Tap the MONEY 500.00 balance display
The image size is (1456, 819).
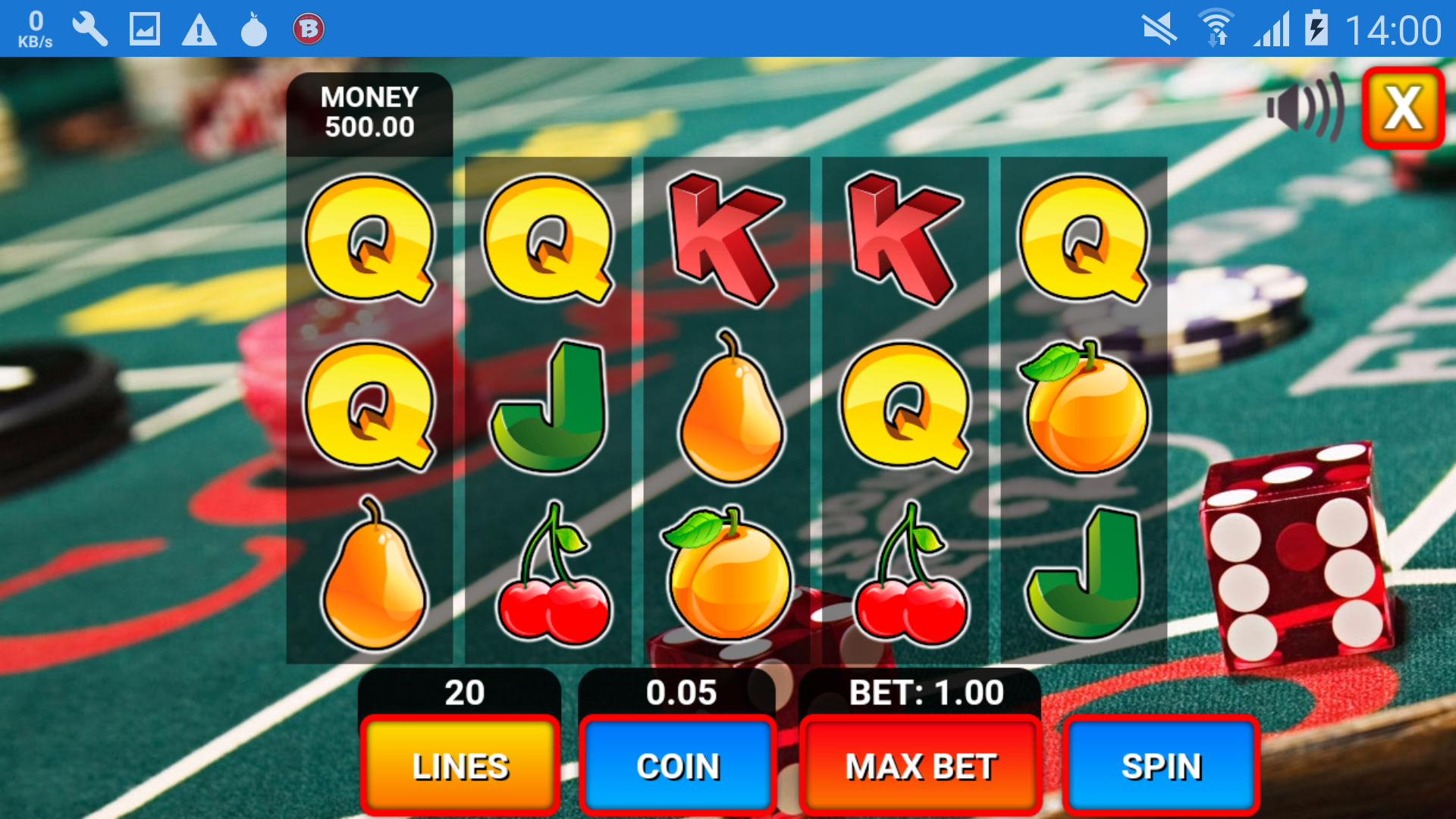369,112
